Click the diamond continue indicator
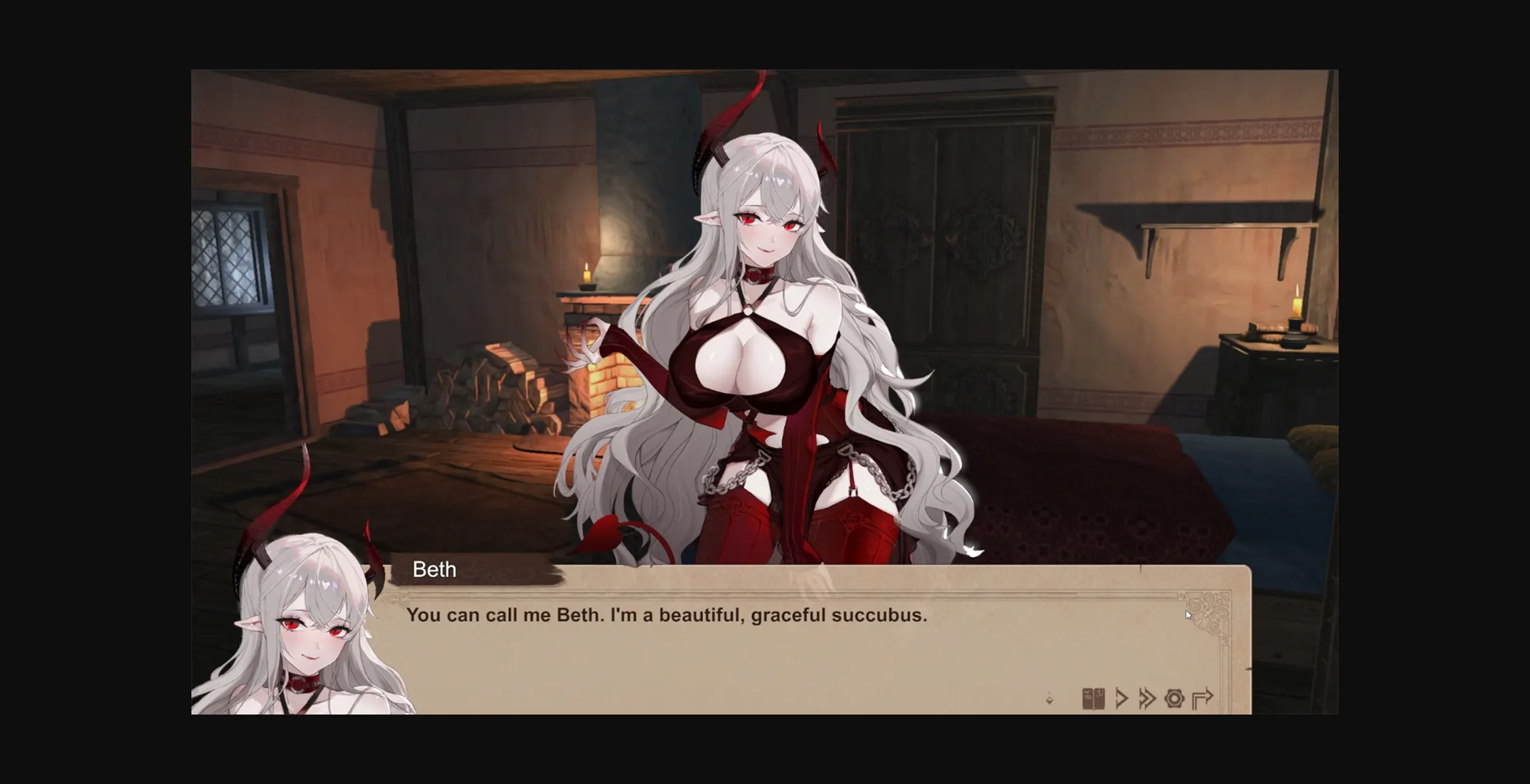 tap(1049, 700)
